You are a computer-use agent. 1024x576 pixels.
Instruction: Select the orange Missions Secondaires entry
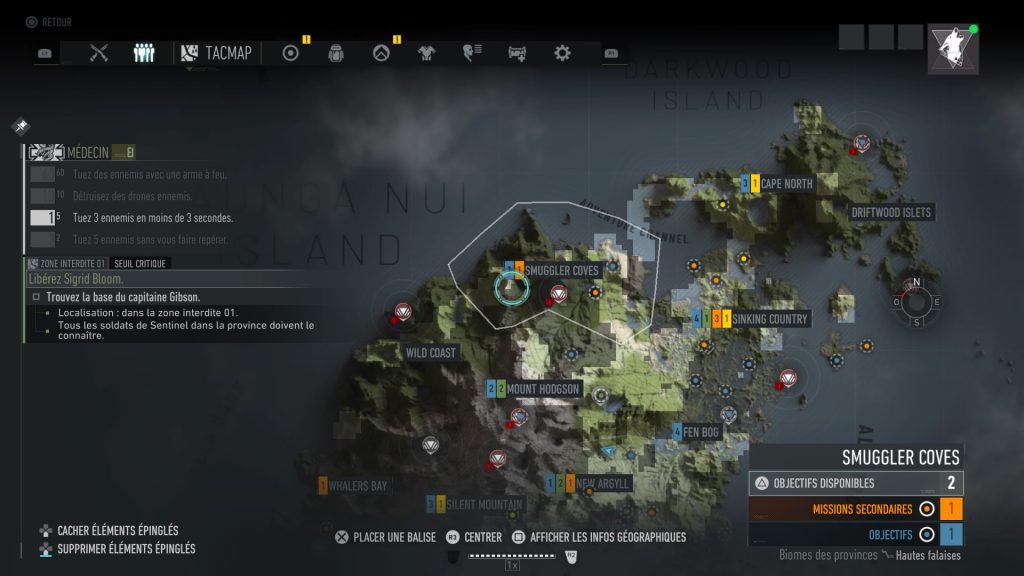tap(856, 508)
